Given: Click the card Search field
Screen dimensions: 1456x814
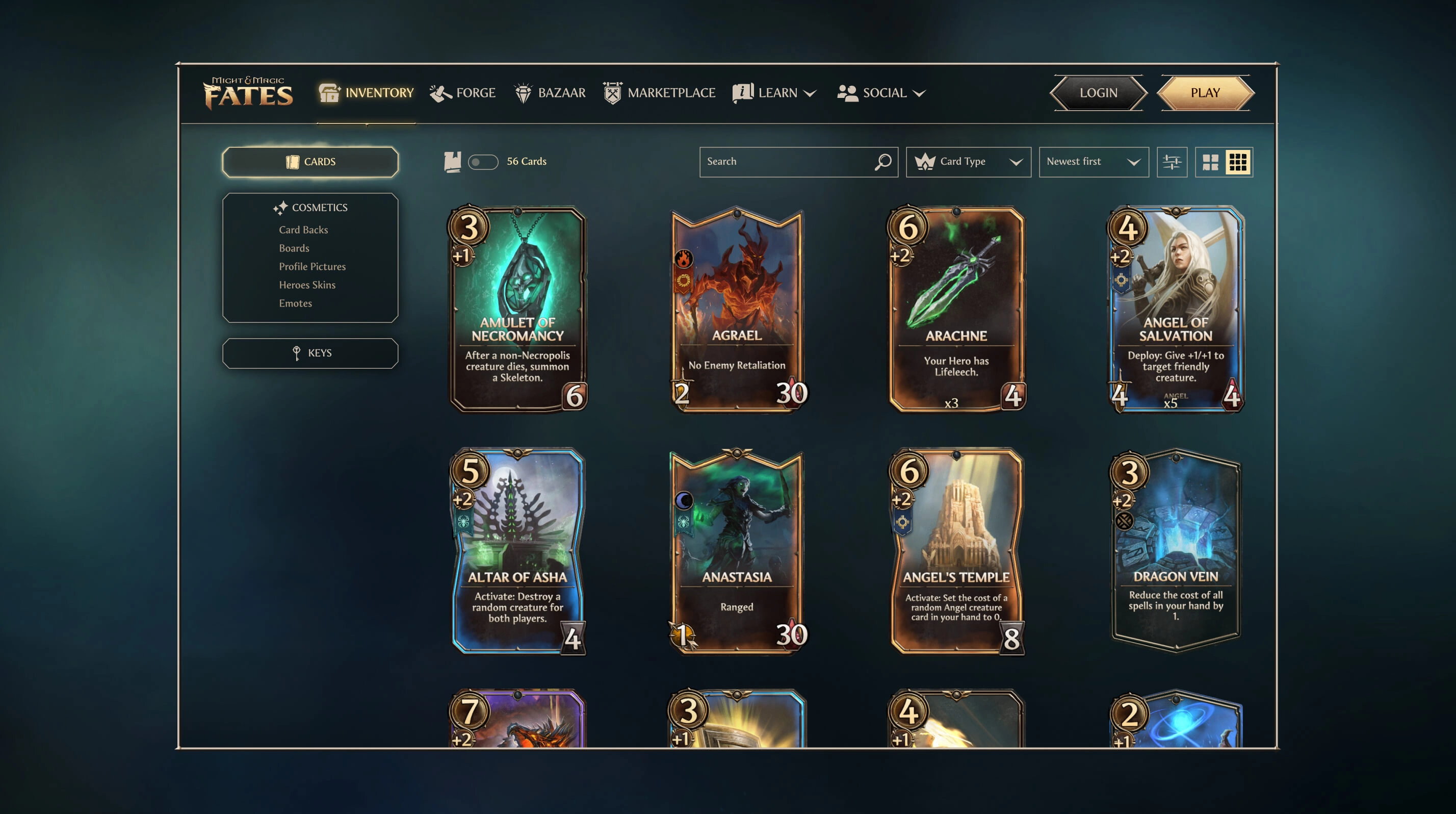Looking at the screenshot, I should [x=789, y=162].
